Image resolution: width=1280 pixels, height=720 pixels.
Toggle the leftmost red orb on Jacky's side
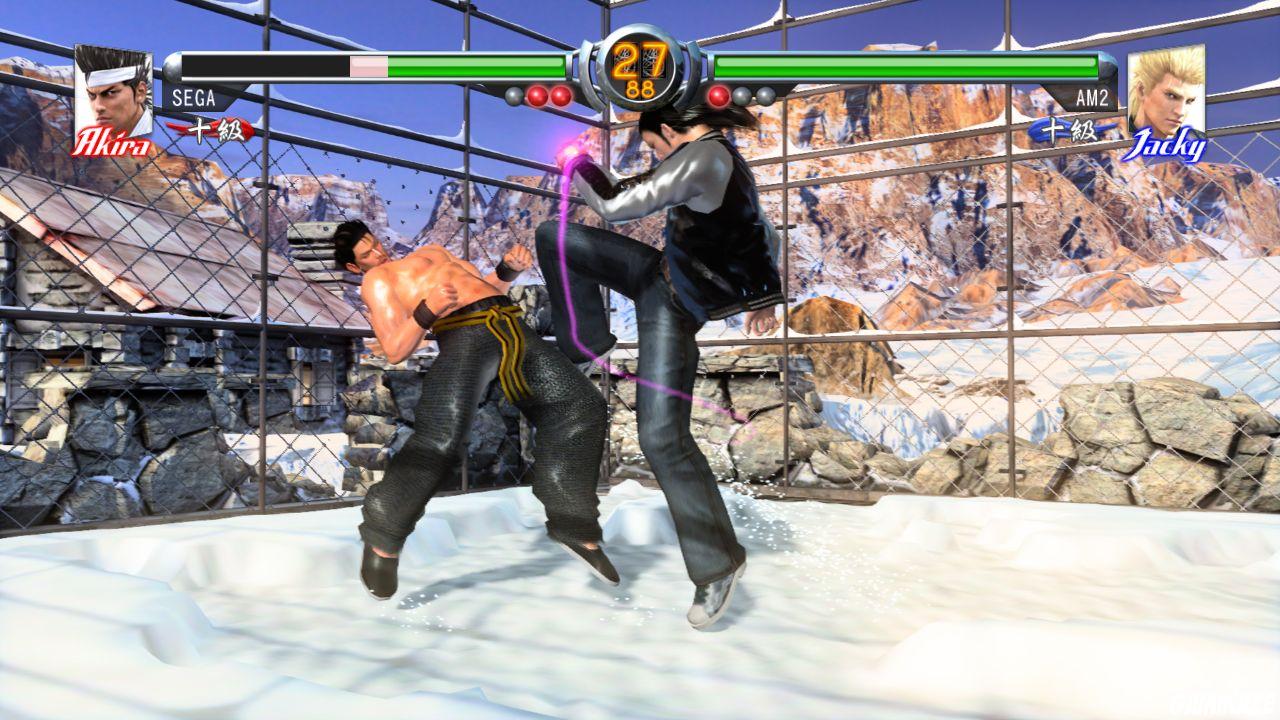[717, 95]
